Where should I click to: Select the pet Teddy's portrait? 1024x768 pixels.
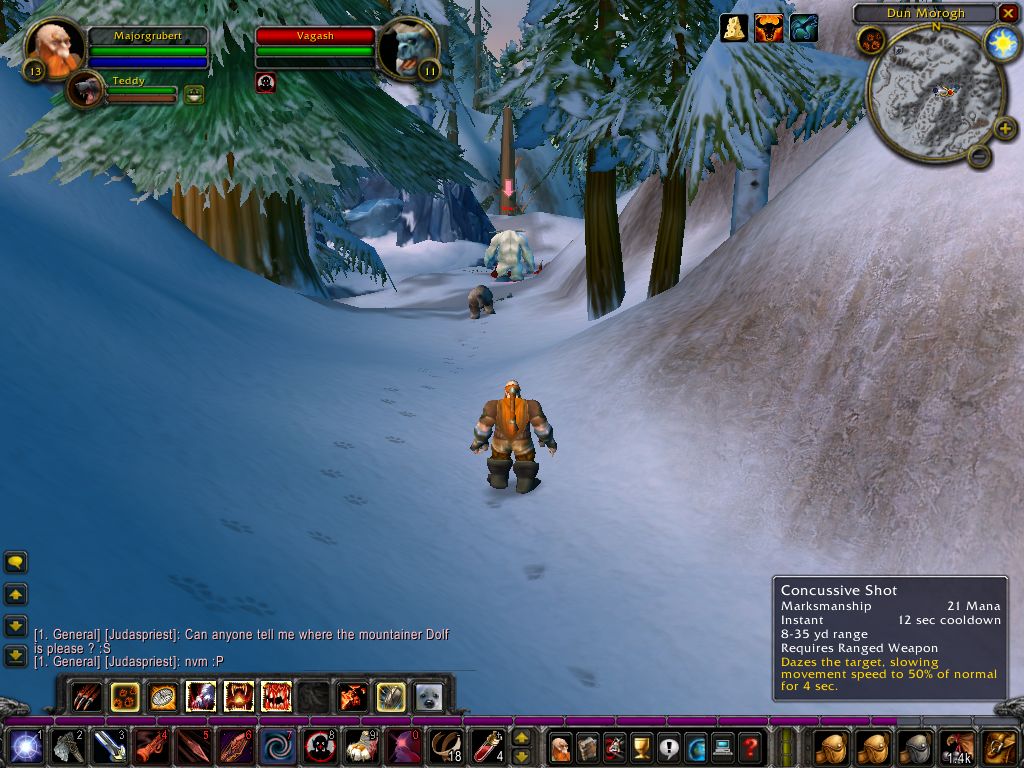pos(86,90)
